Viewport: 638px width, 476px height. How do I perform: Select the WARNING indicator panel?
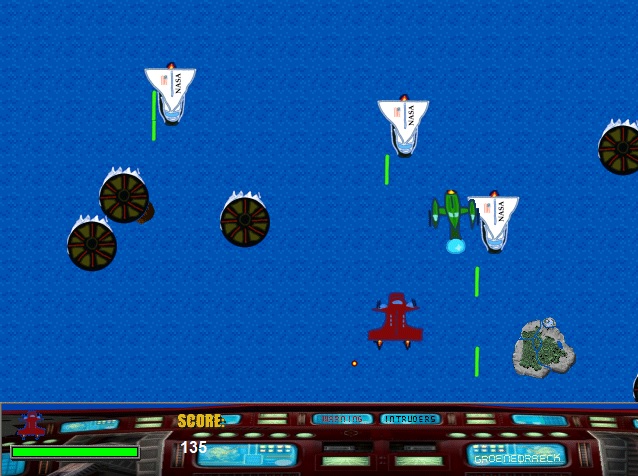[342, 419]
